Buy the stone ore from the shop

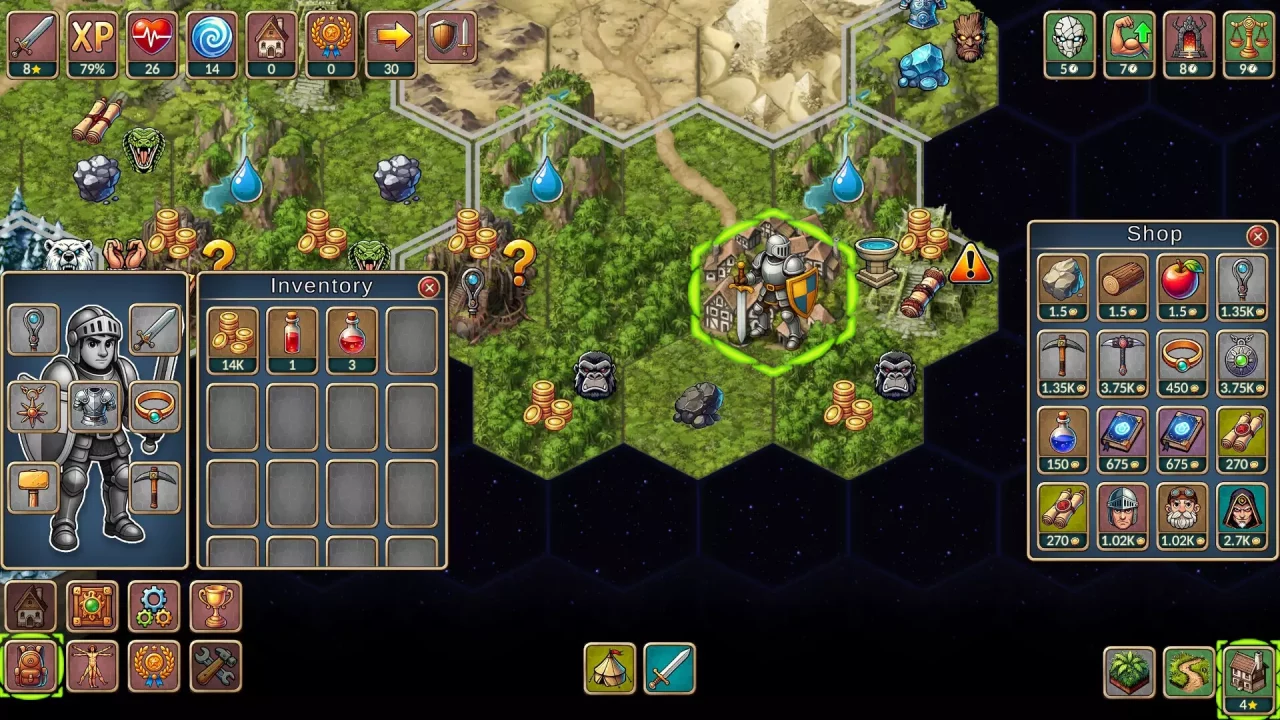[x=1062, y=285]
